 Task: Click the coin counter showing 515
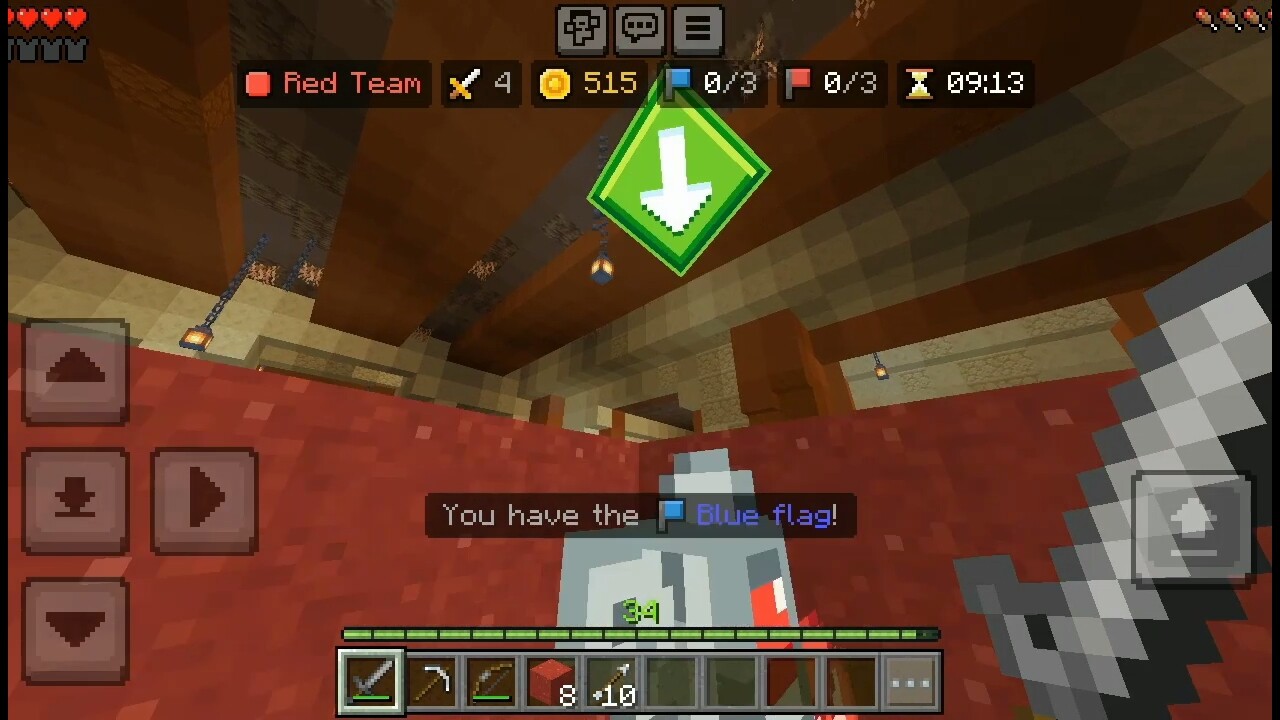coord(588,84)
